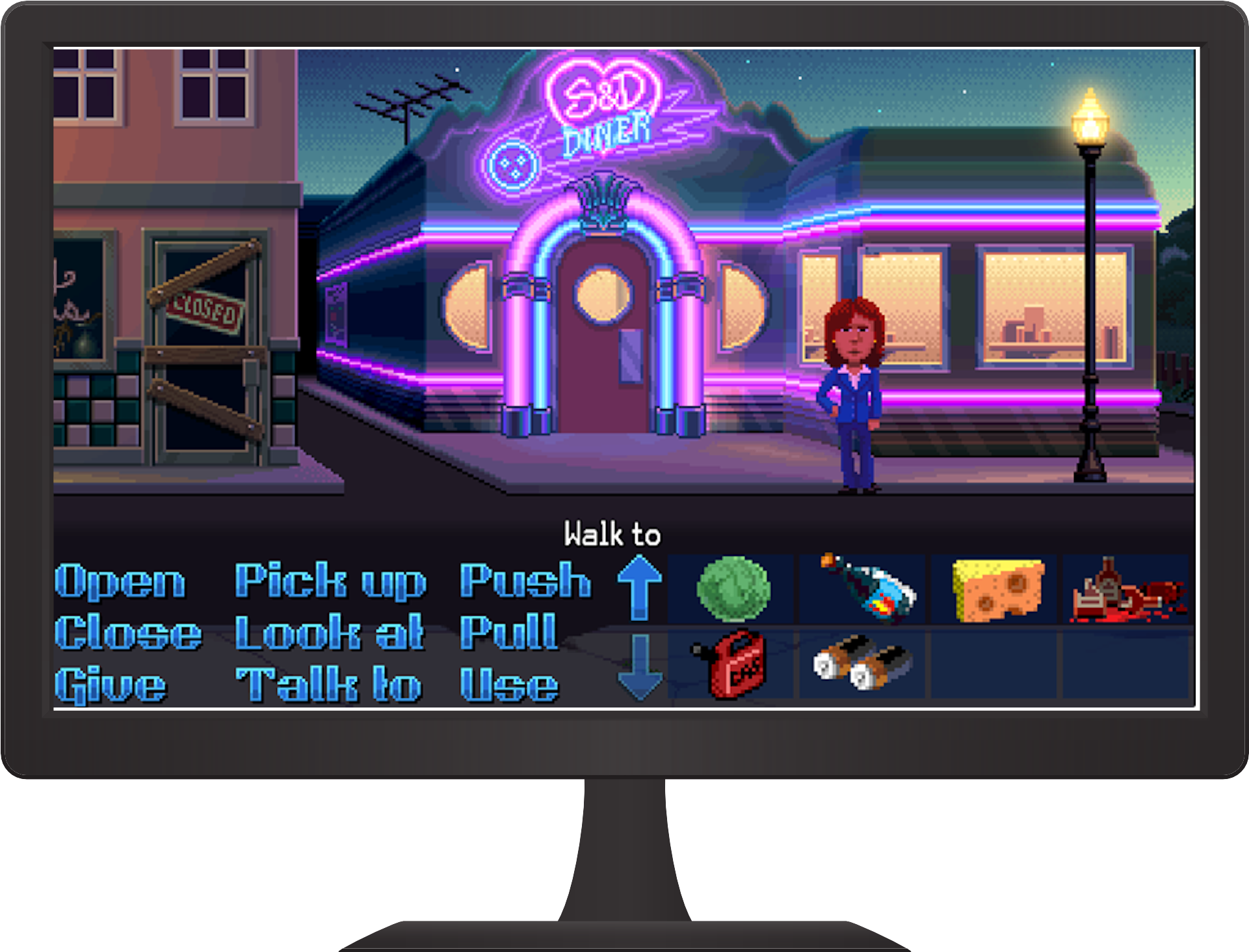Click the Give verb

[111, 686]
